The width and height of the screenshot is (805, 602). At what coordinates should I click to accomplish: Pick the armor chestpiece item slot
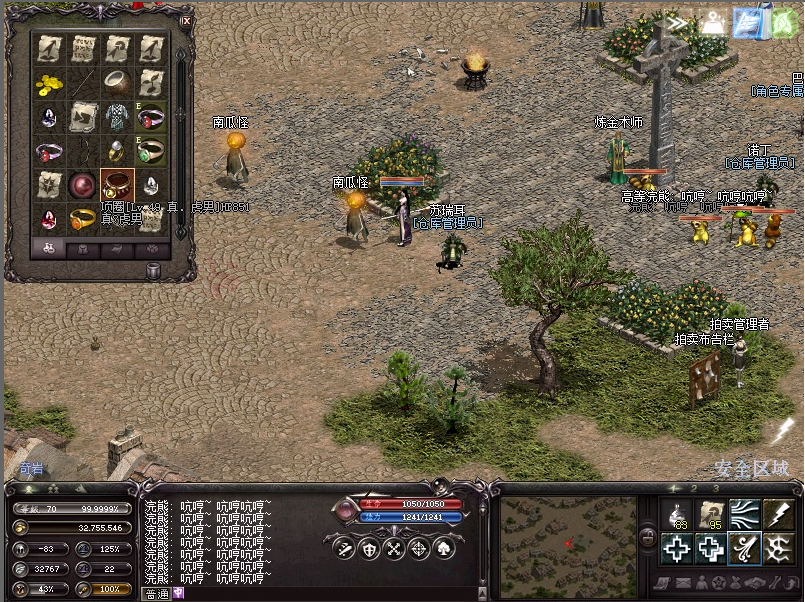(x=117, y=117)
